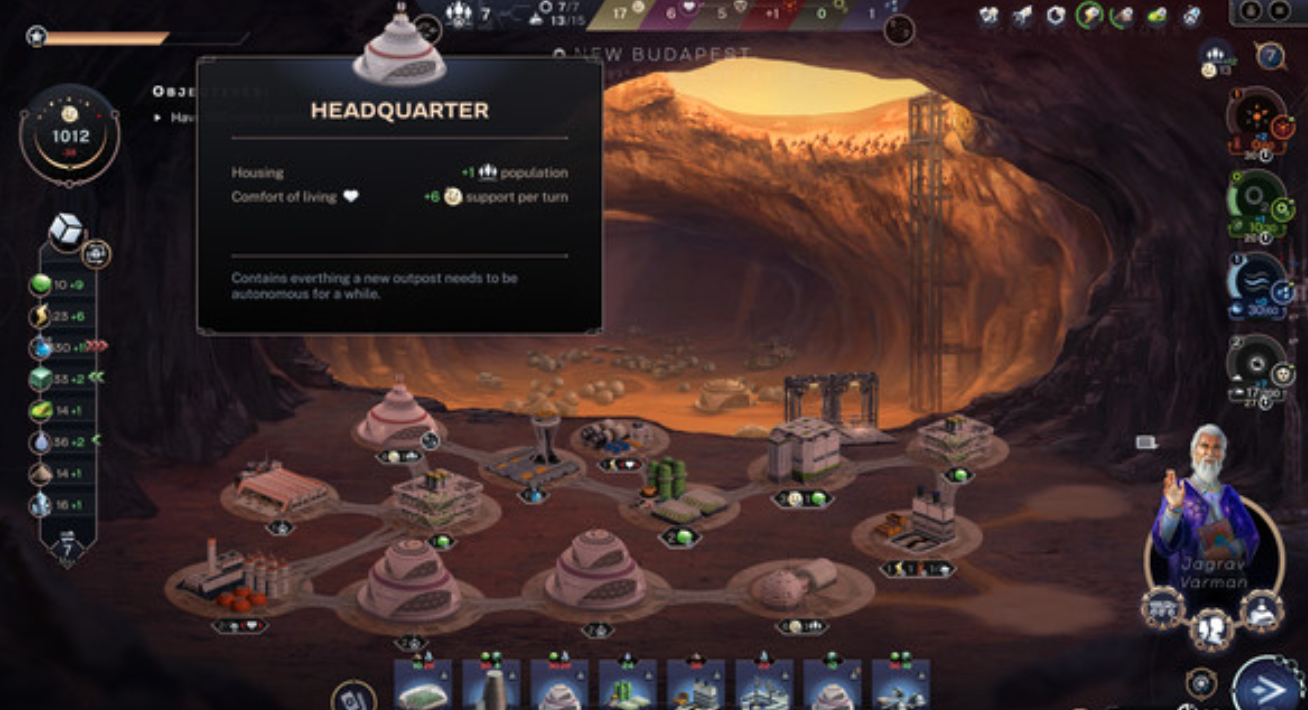
Task: Click the support score dial showing 1012
Action: pos(70,134)
